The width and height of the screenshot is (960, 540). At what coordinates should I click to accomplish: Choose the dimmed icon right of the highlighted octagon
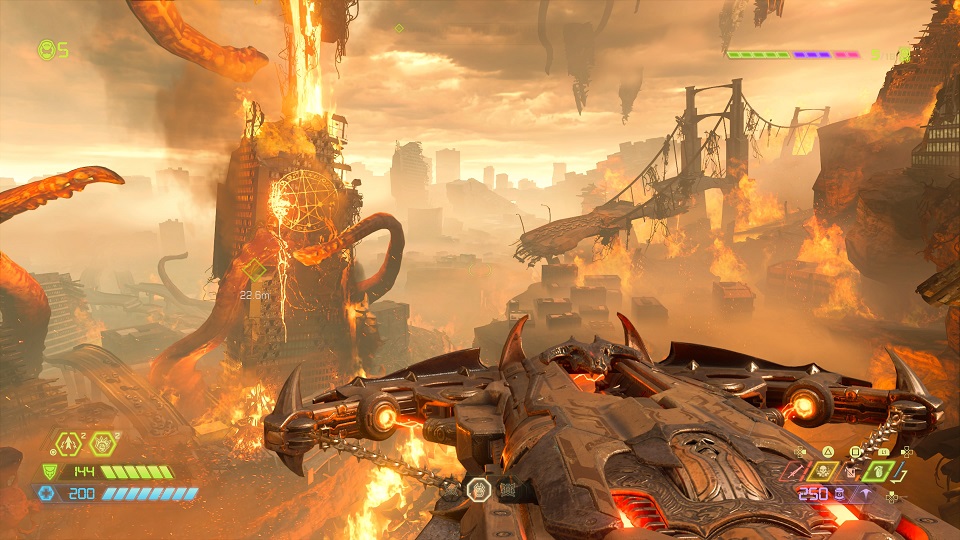pyautogui.click(x=506, y=490)
